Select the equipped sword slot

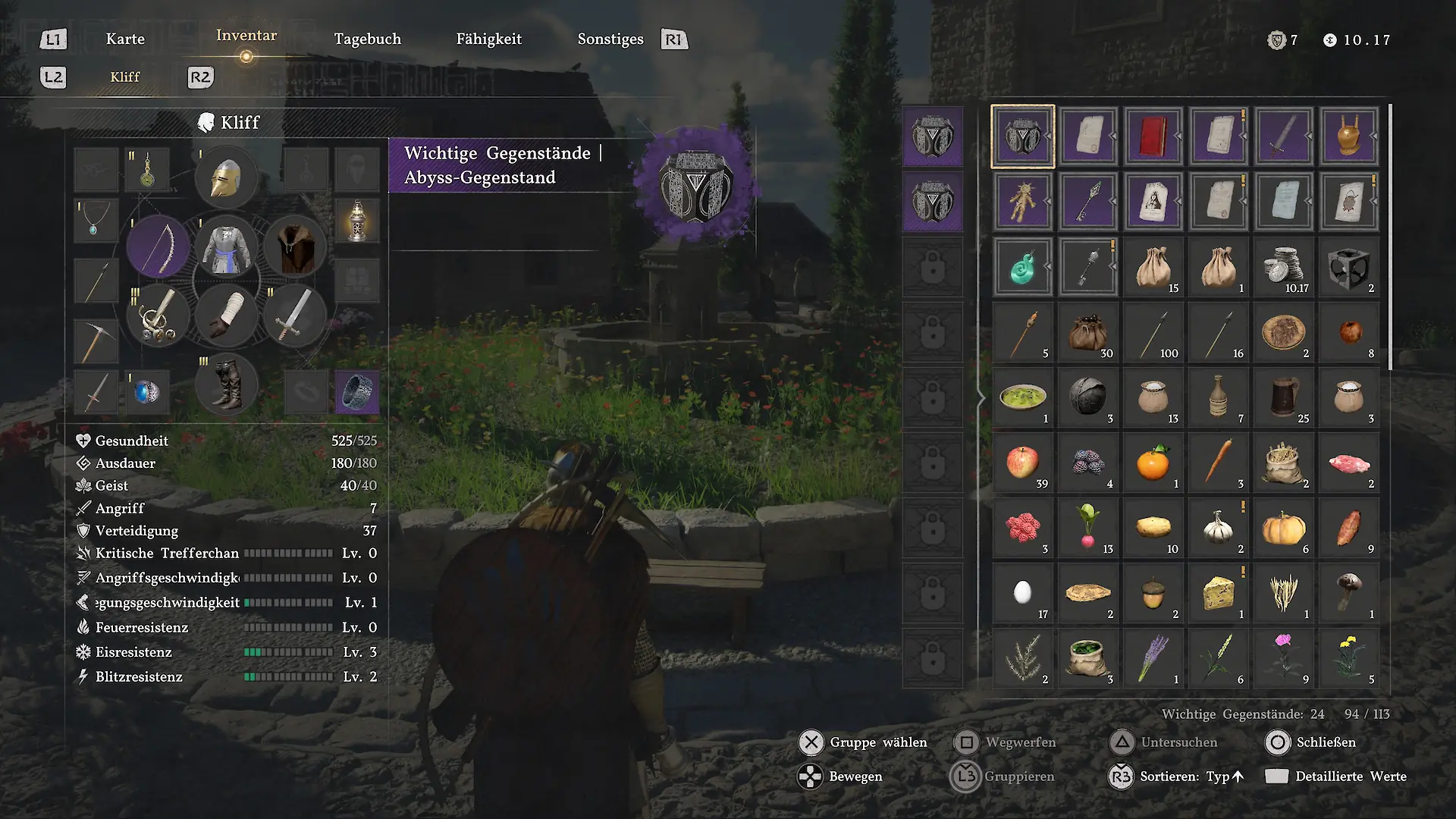(295, 315)
